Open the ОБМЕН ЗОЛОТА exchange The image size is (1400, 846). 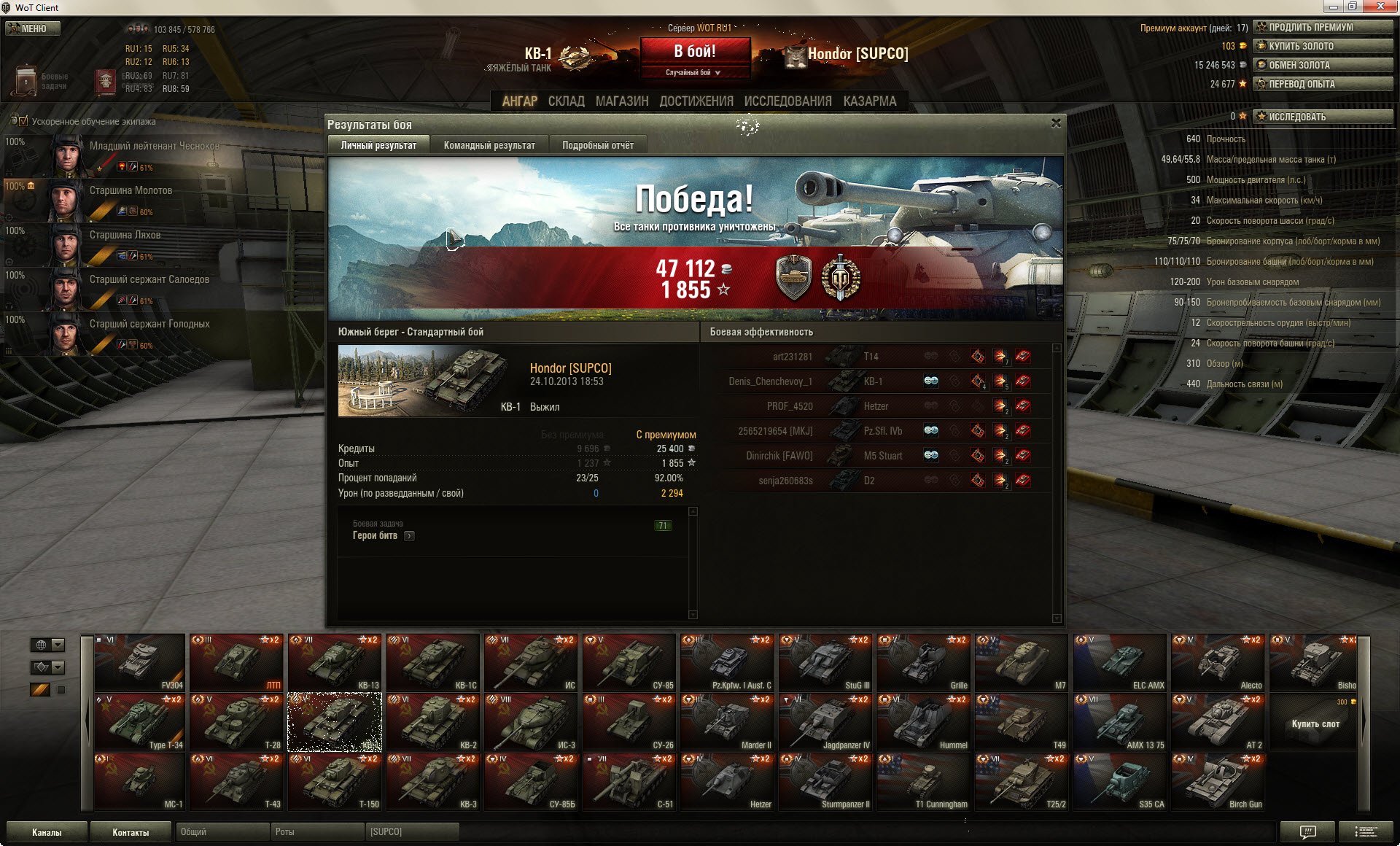(x=1323, y=65)
